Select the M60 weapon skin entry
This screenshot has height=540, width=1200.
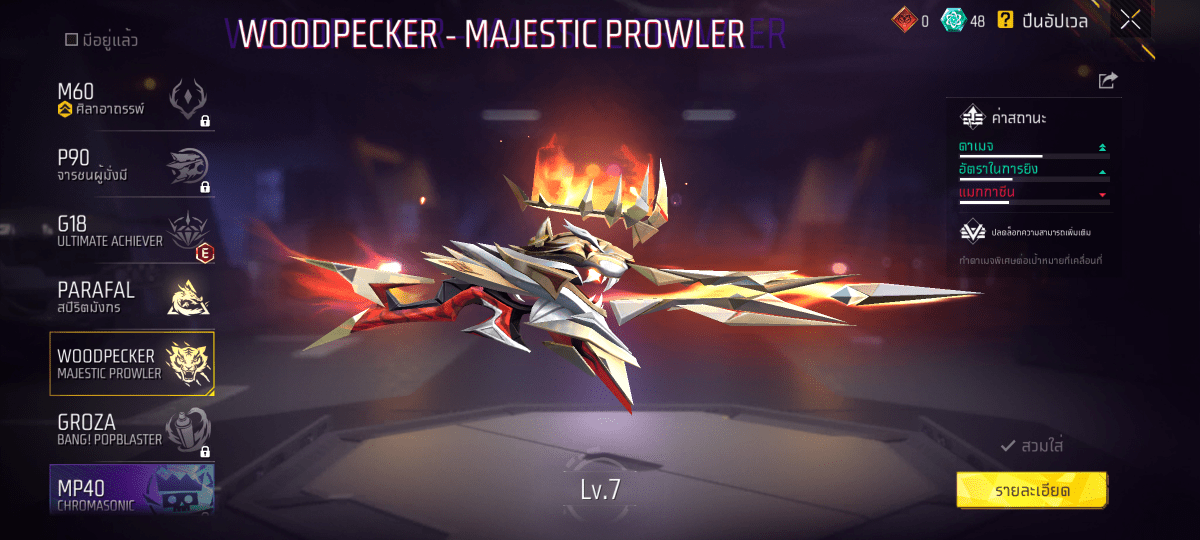[132, 100]
